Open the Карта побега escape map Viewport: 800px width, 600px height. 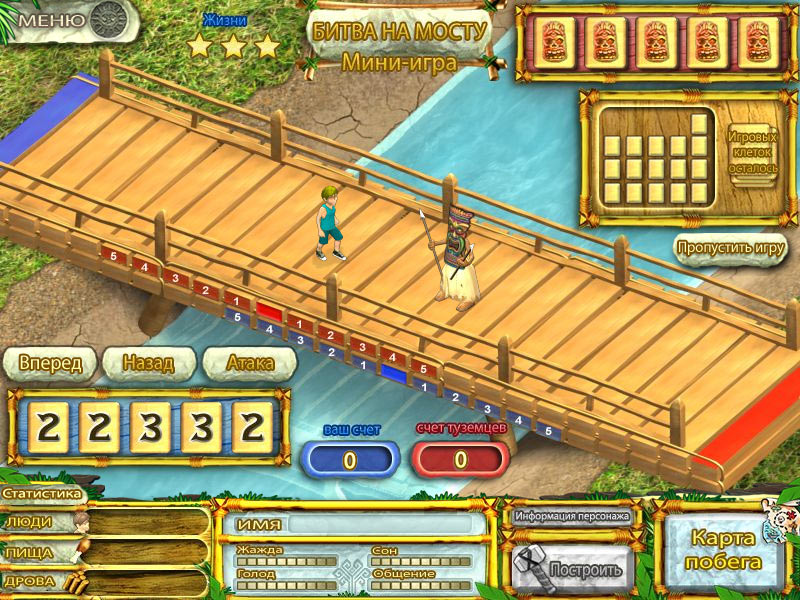(x=724, y=549)
